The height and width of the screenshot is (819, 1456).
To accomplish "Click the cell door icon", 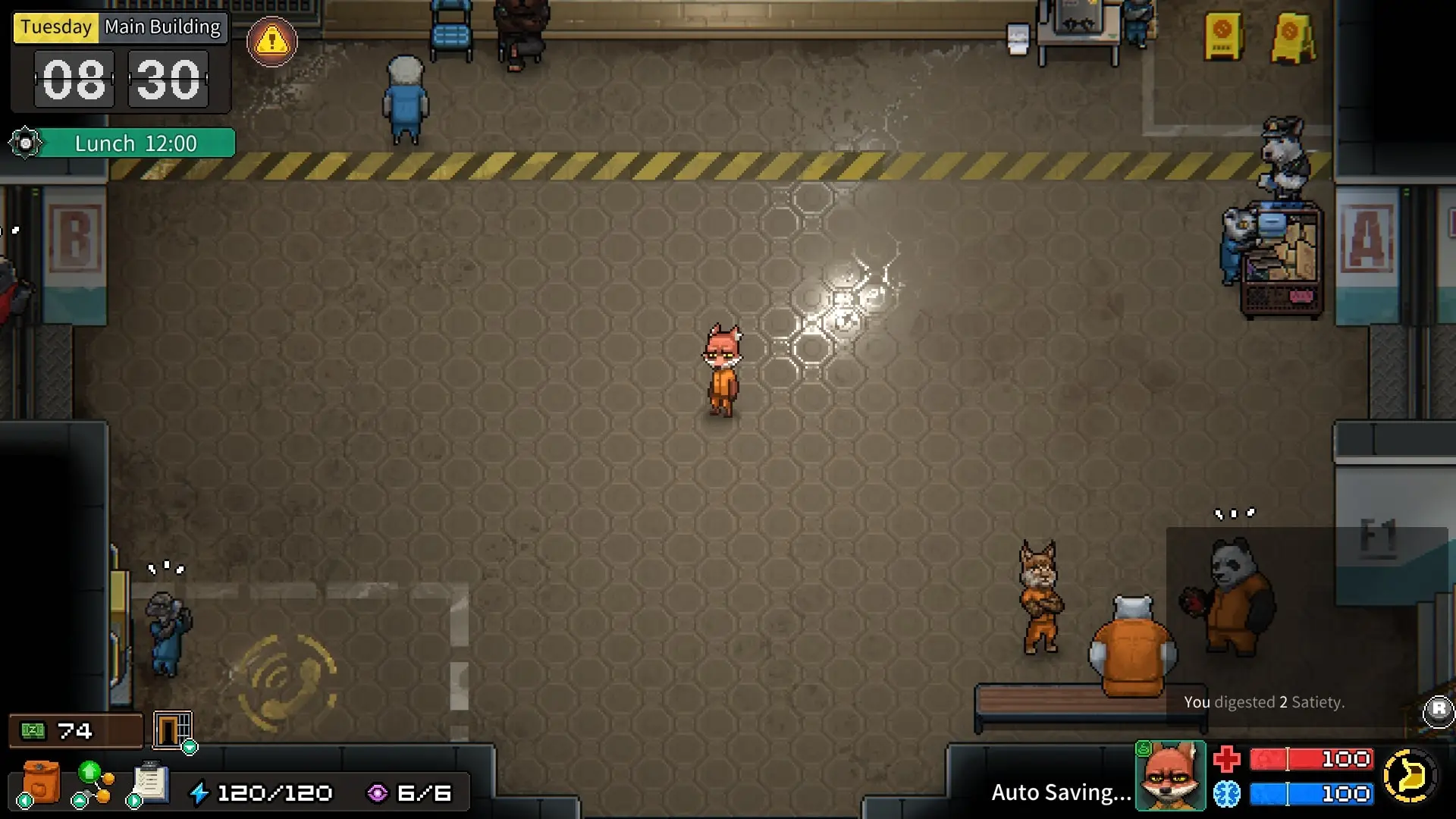I will 172,730.
